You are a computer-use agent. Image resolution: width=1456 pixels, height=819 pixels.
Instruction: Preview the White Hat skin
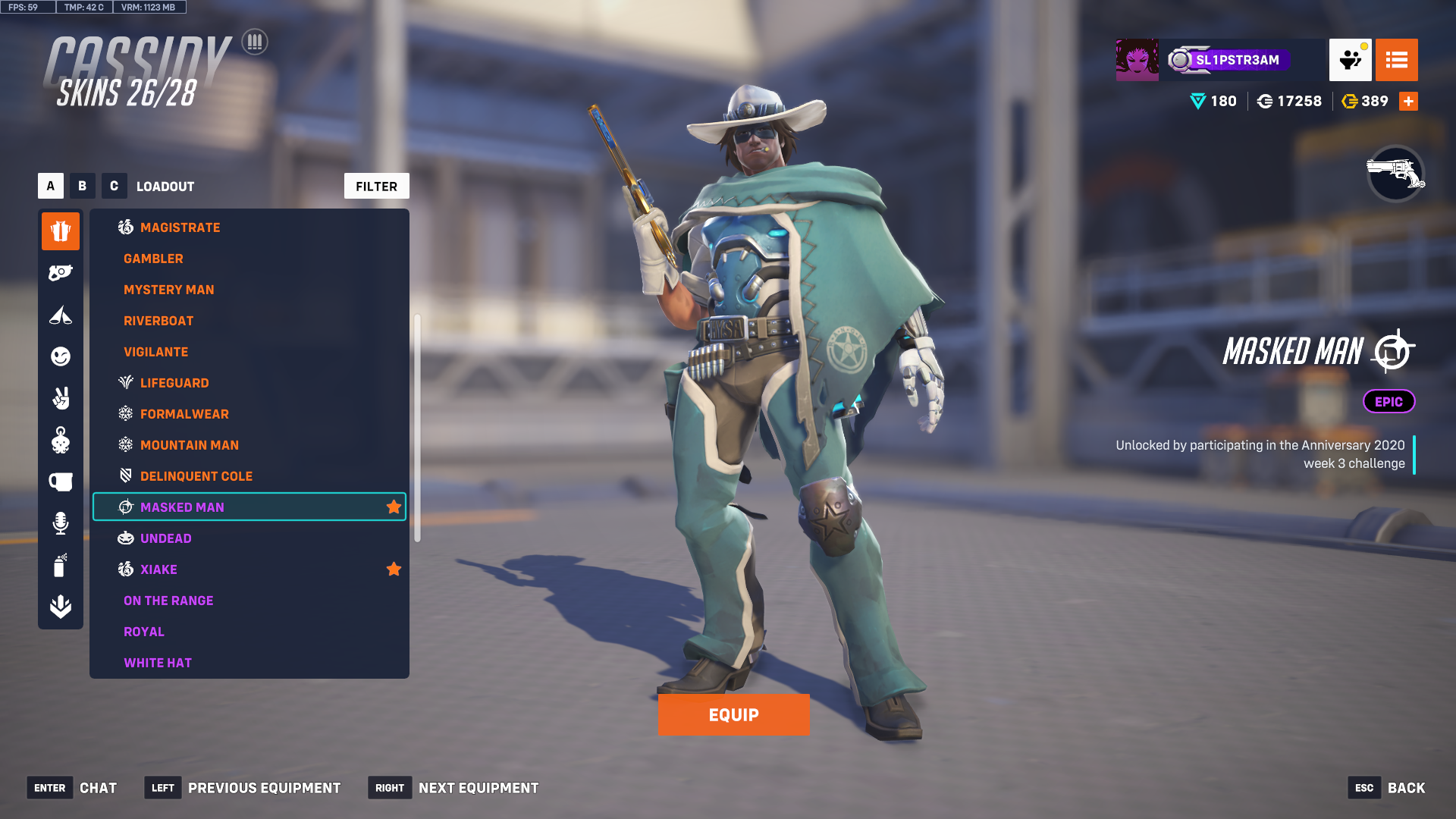[158, 663]
